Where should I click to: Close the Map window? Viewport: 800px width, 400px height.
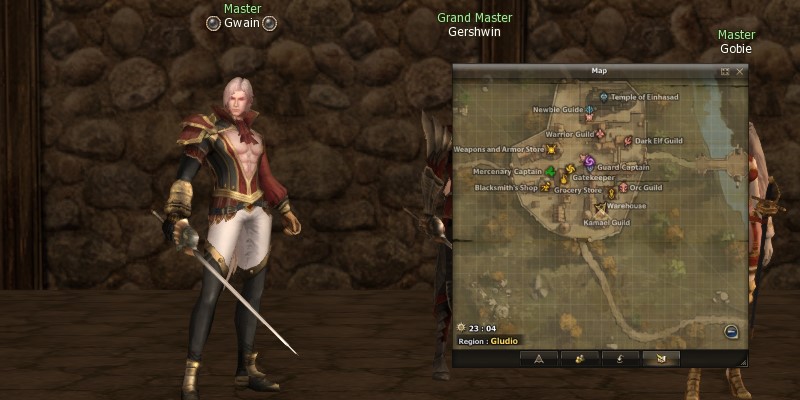pyautogui.click(x=740, y=72)
